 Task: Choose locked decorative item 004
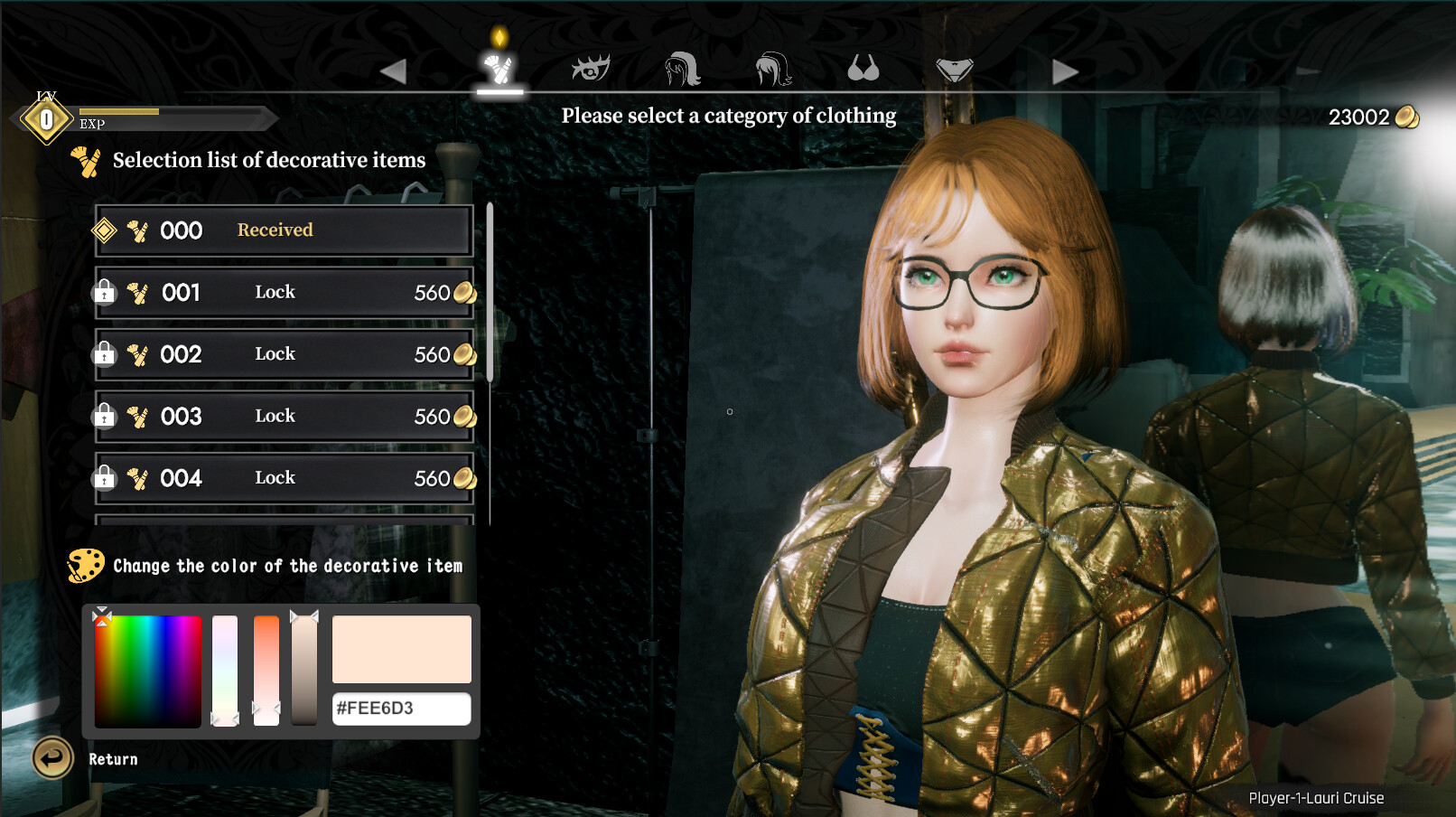click(284, 478)
